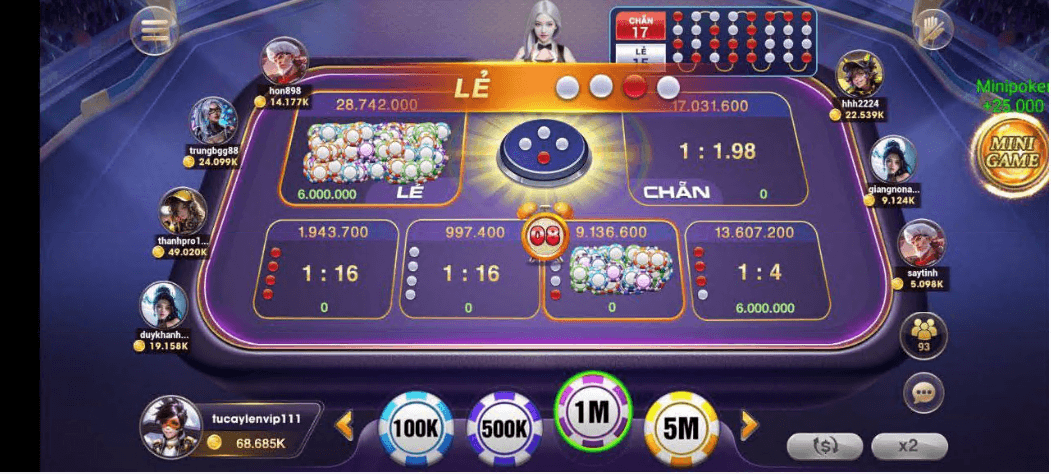Show lower chips with left arrow

click(x=345, y=427)
